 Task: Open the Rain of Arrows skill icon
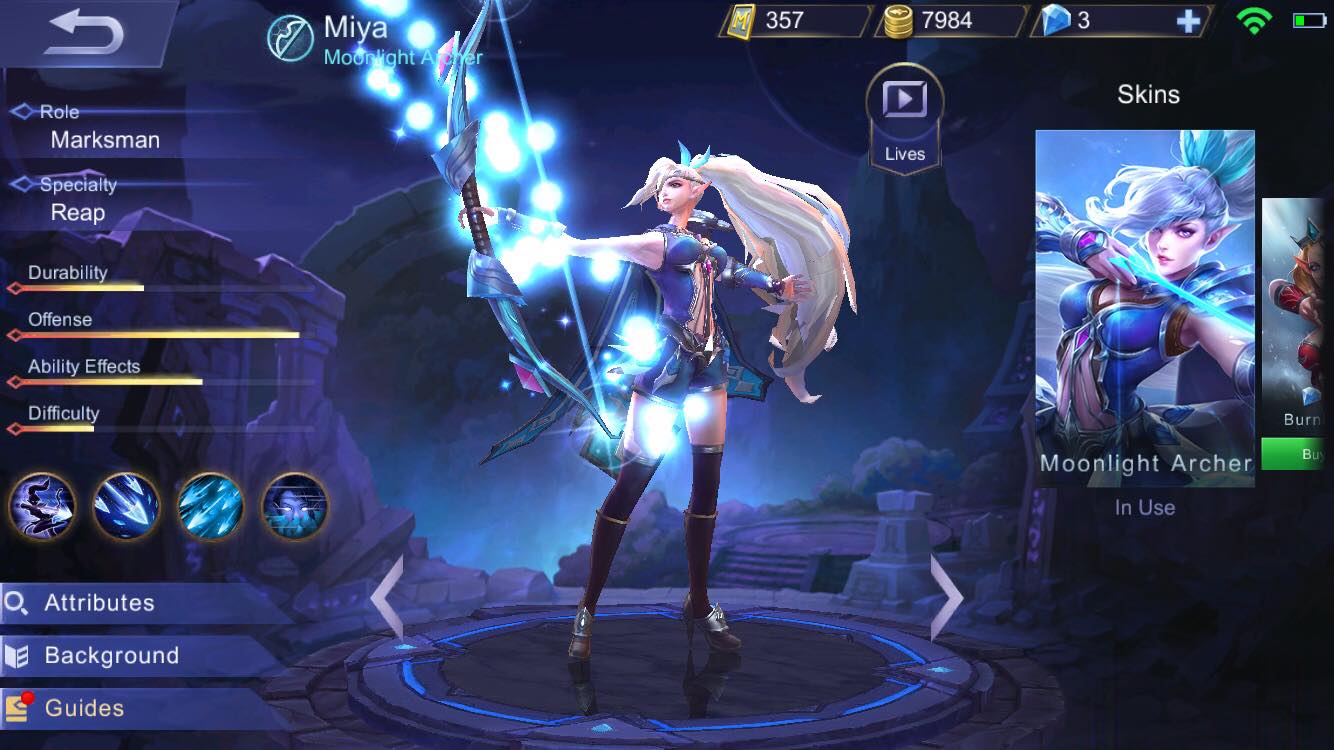210,507
